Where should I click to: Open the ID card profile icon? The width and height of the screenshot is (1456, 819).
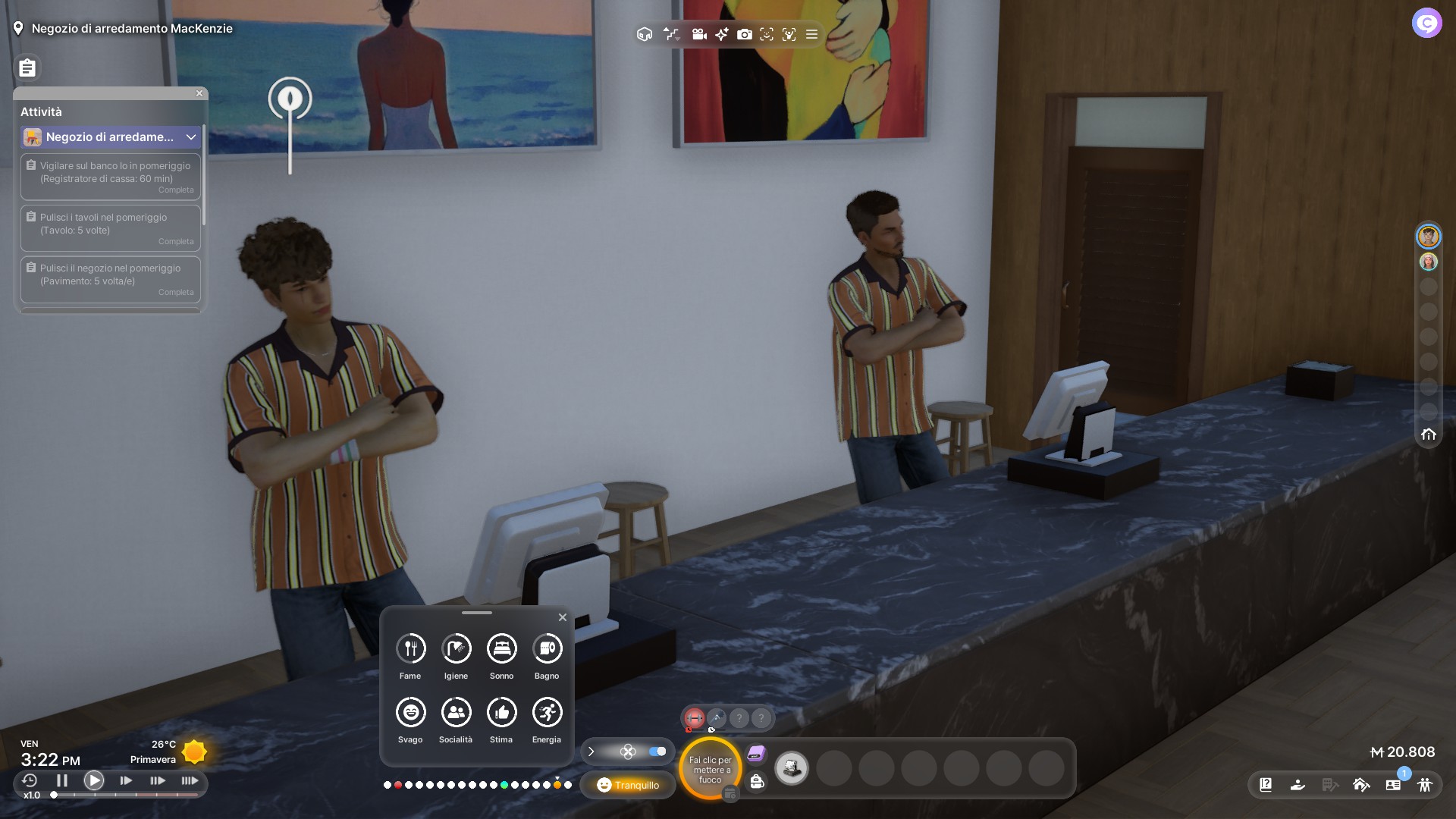point(1393,785)
